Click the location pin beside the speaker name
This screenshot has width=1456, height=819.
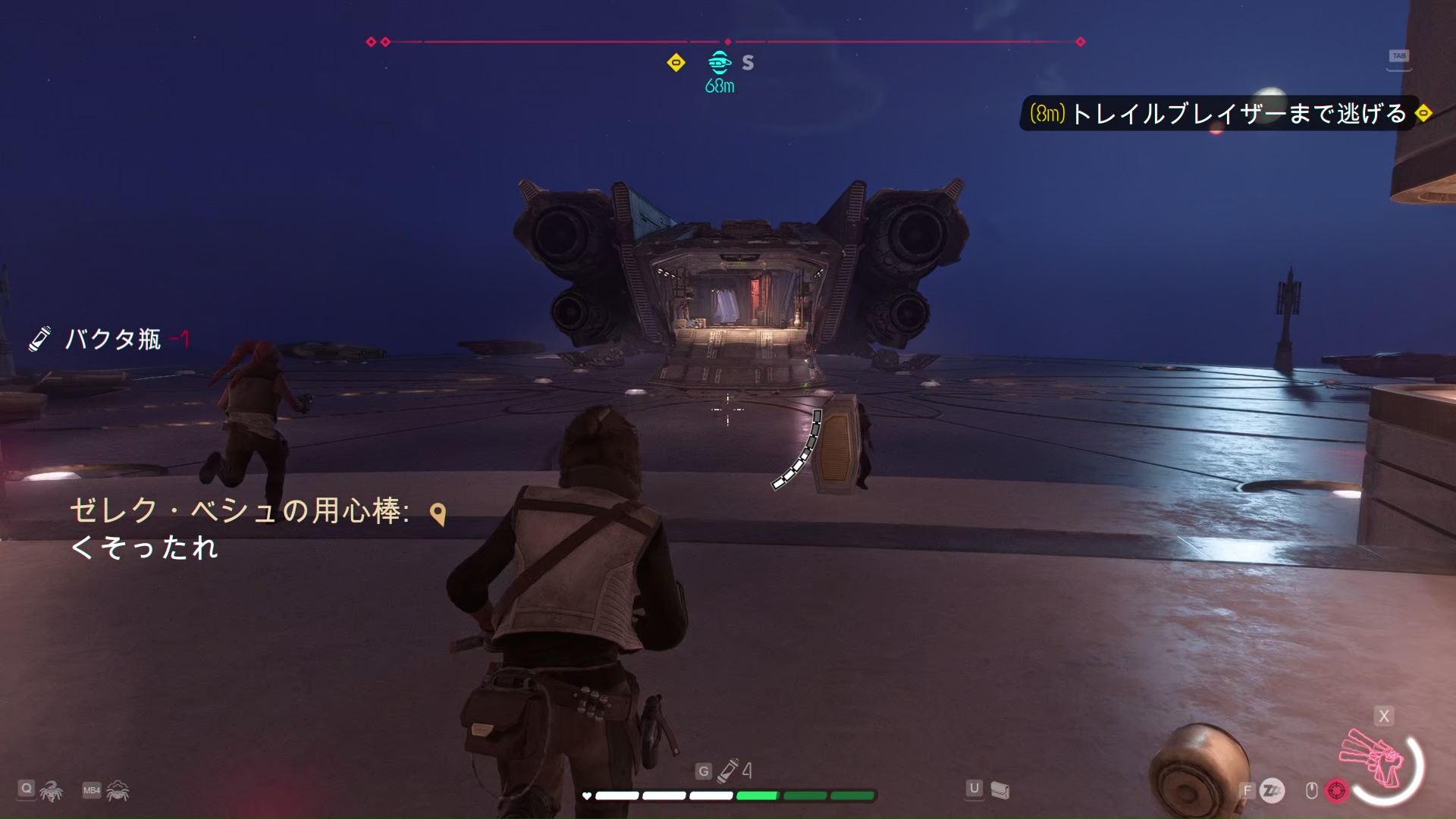438,514
